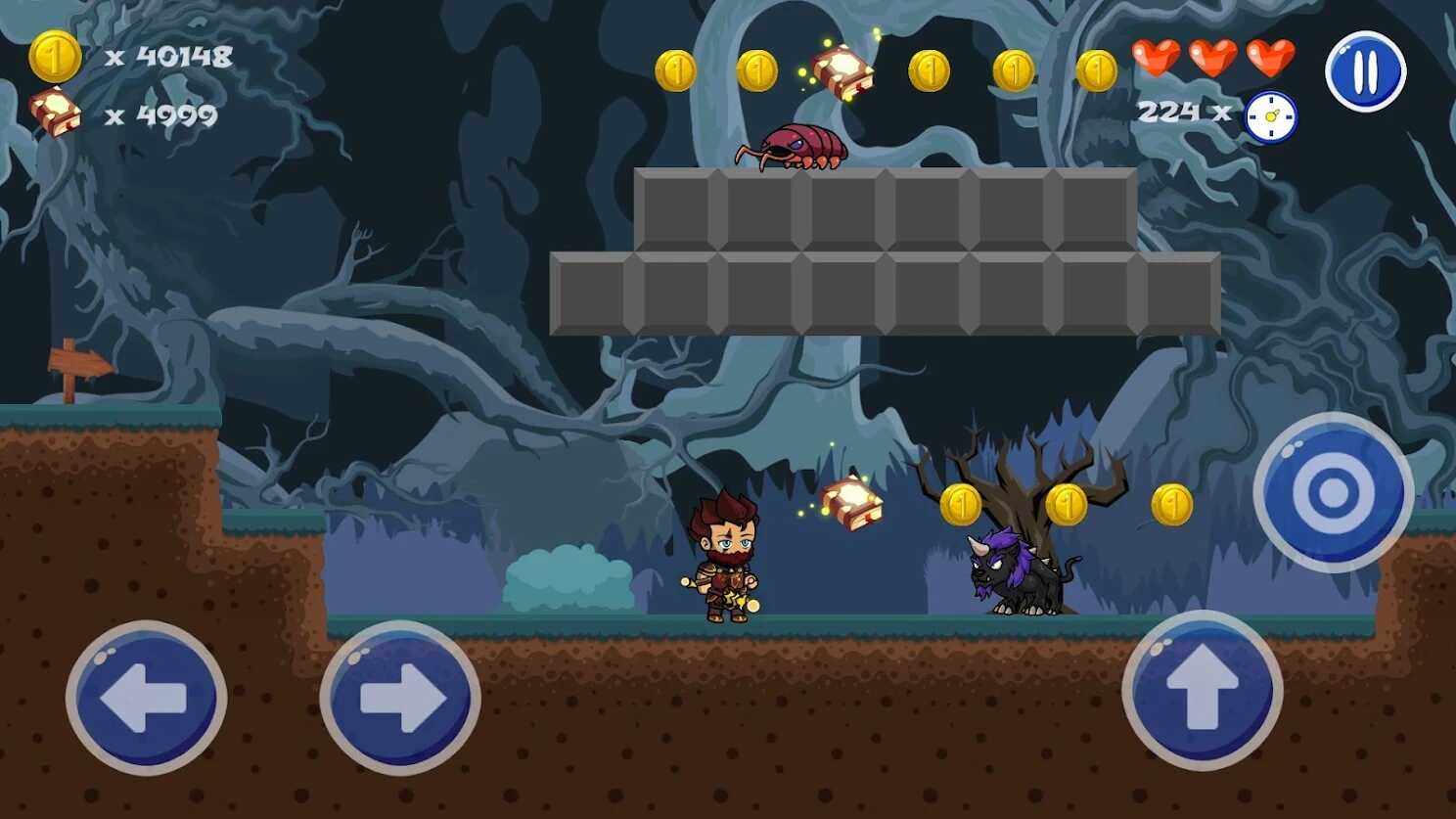Tap the left arrow move button
Screen dimensions: 1456x819
(x=146, y=698)
